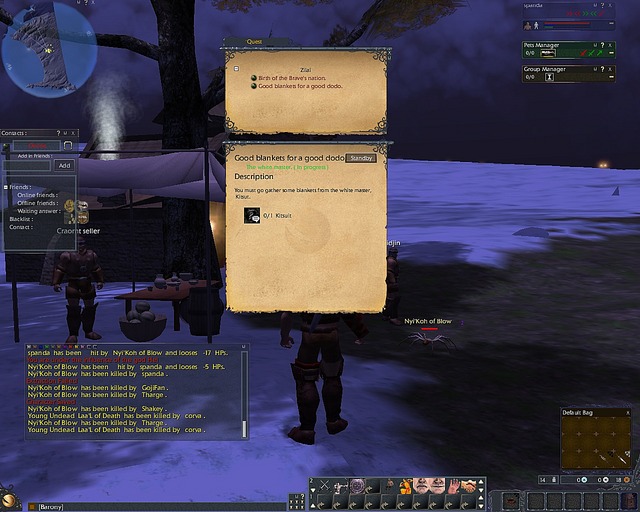Open the Default Bag grid
This screenshot has width=640, height=512.
click(596, 442)
